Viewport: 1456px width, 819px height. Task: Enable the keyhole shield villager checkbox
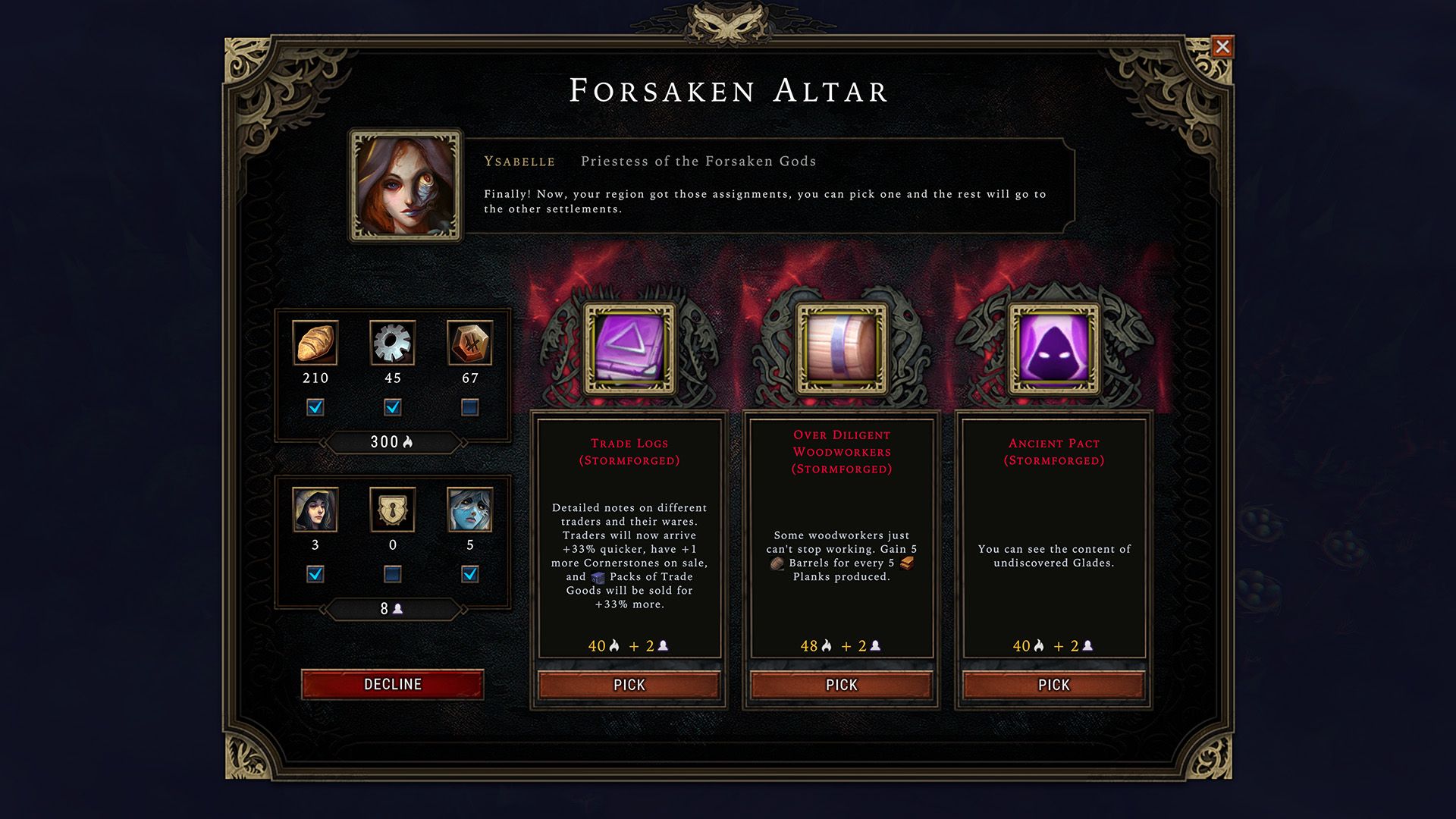(393, 574)
